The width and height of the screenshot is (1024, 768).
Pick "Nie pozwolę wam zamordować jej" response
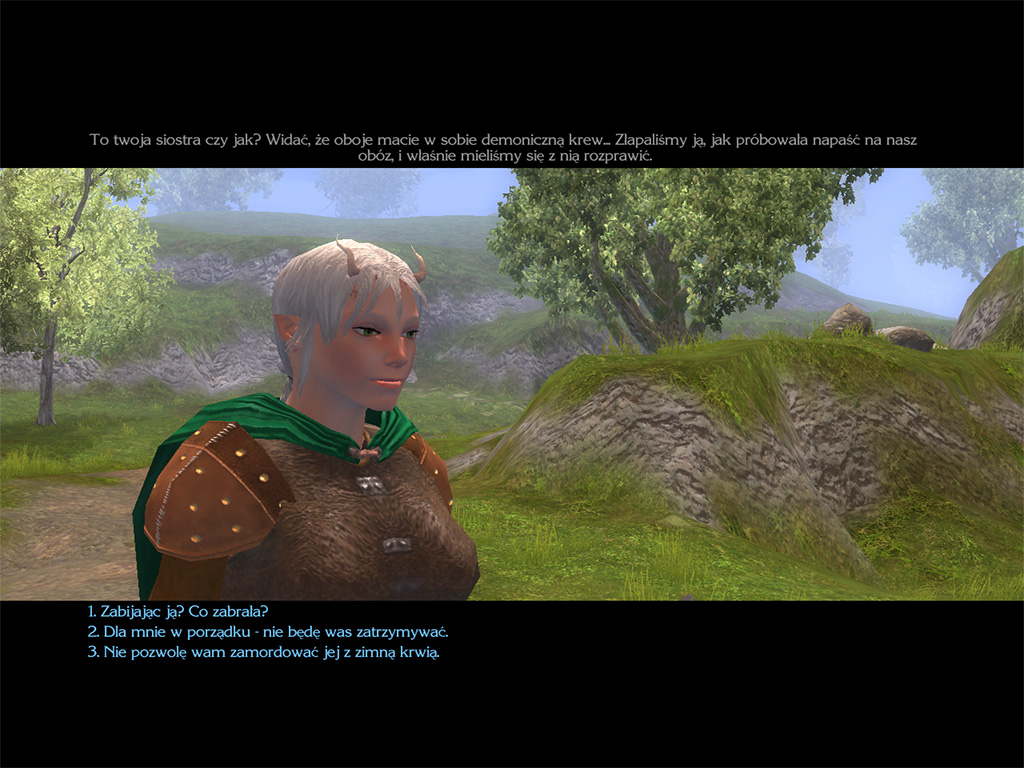coord(263,653)
